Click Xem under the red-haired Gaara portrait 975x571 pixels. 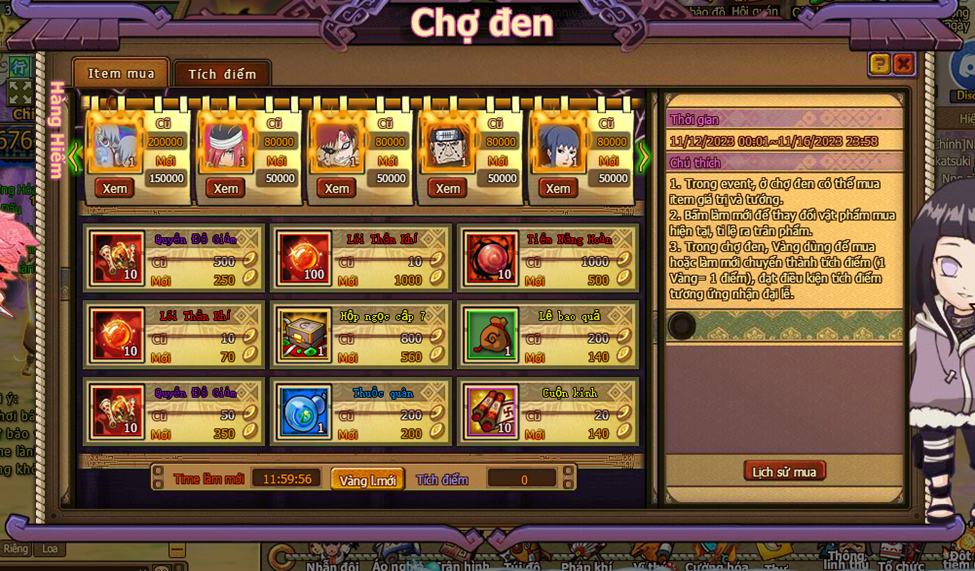[336, 188]
